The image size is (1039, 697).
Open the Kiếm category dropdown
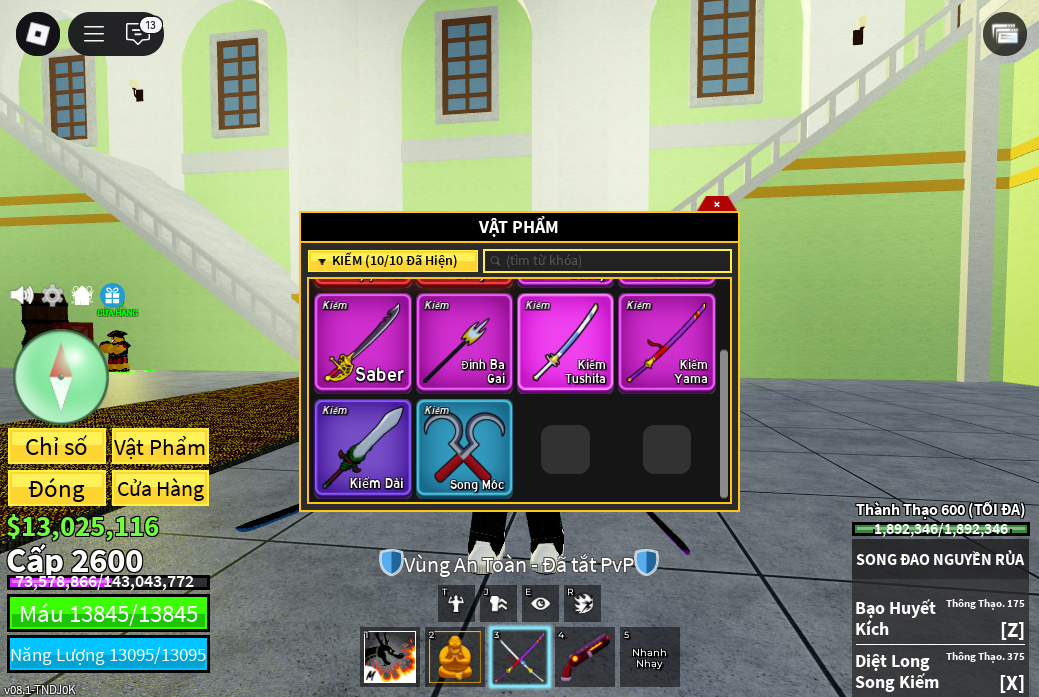392,261
